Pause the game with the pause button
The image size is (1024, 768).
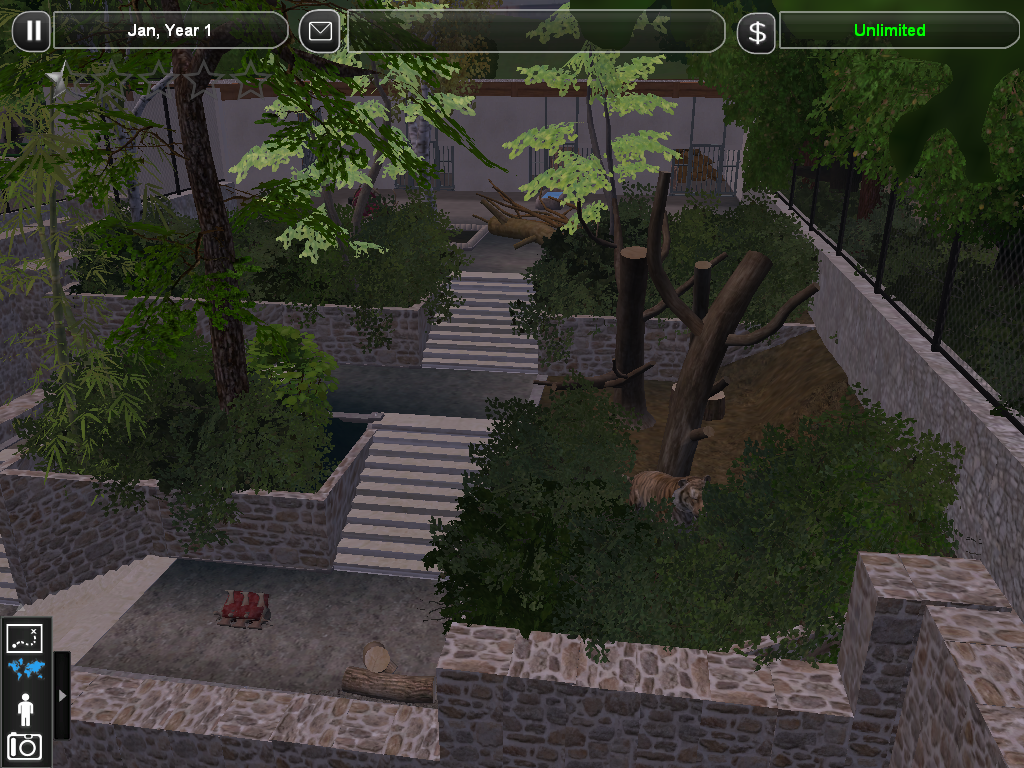coord(32,31)
